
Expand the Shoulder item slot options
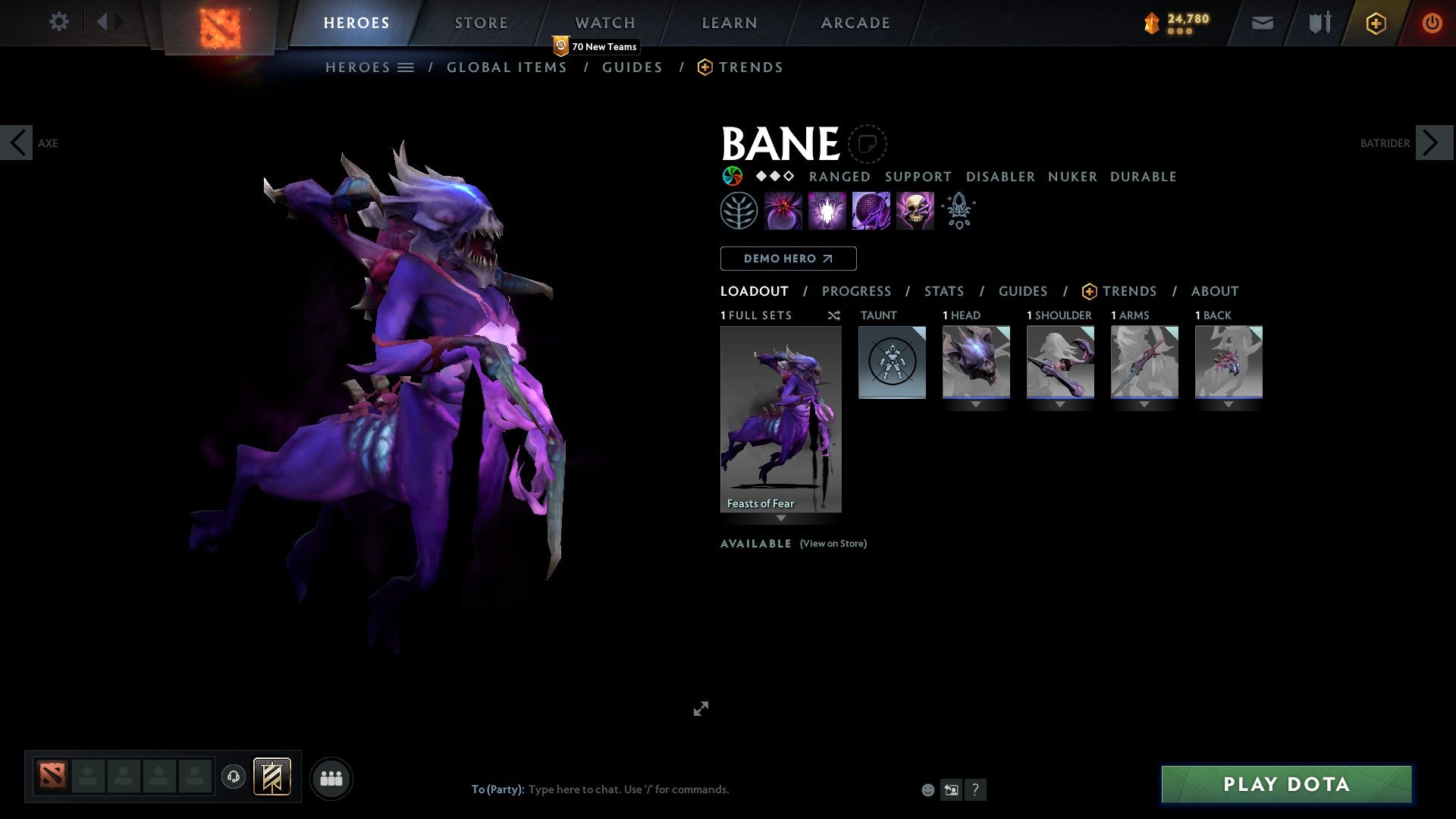(x=1059, y=405)
